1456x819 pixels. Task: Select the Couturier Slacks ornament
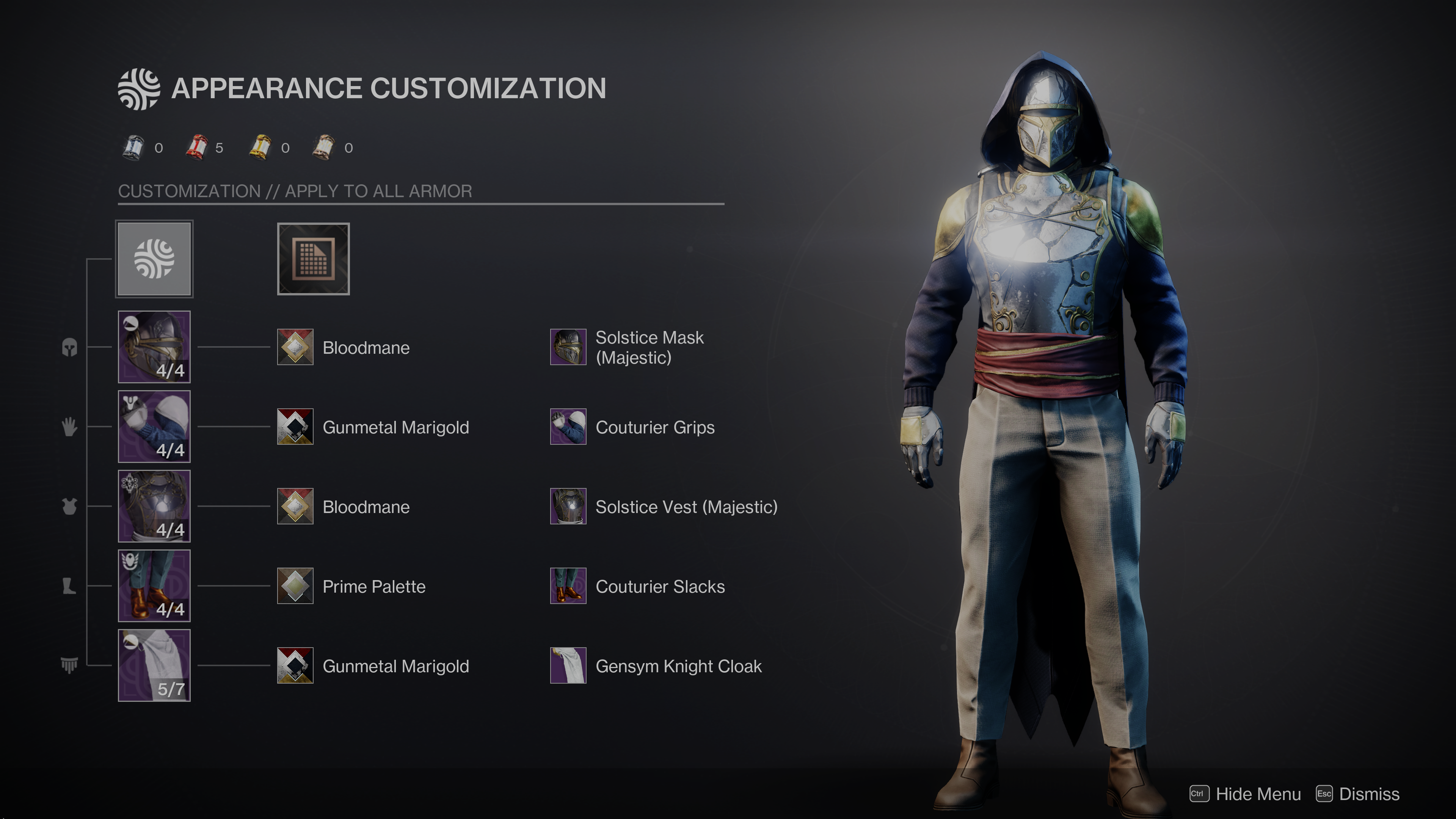pyautogui.click(x=568, y=586)
